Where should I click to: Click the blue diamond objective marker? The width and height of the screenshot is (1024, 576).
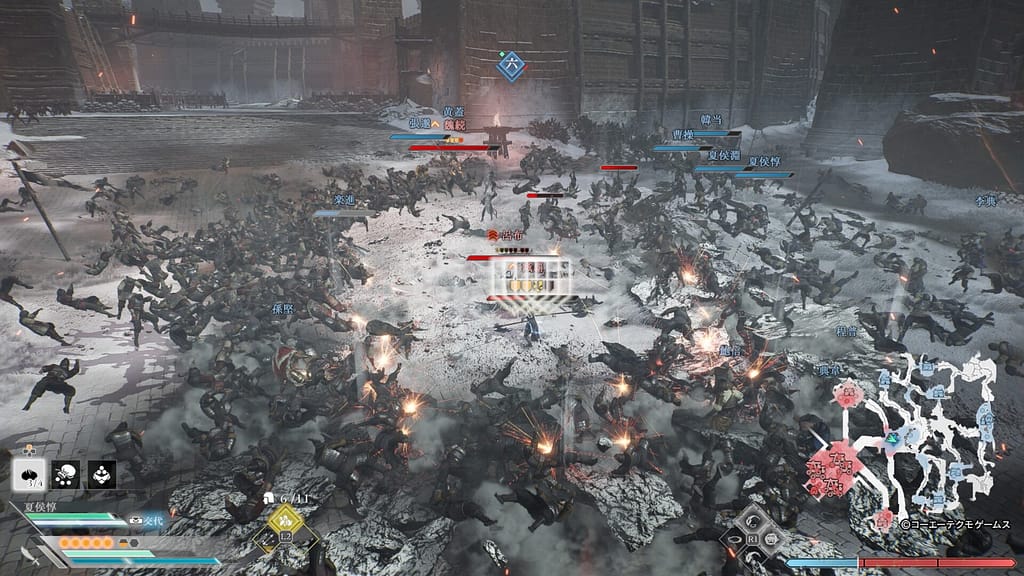[511, 65]
